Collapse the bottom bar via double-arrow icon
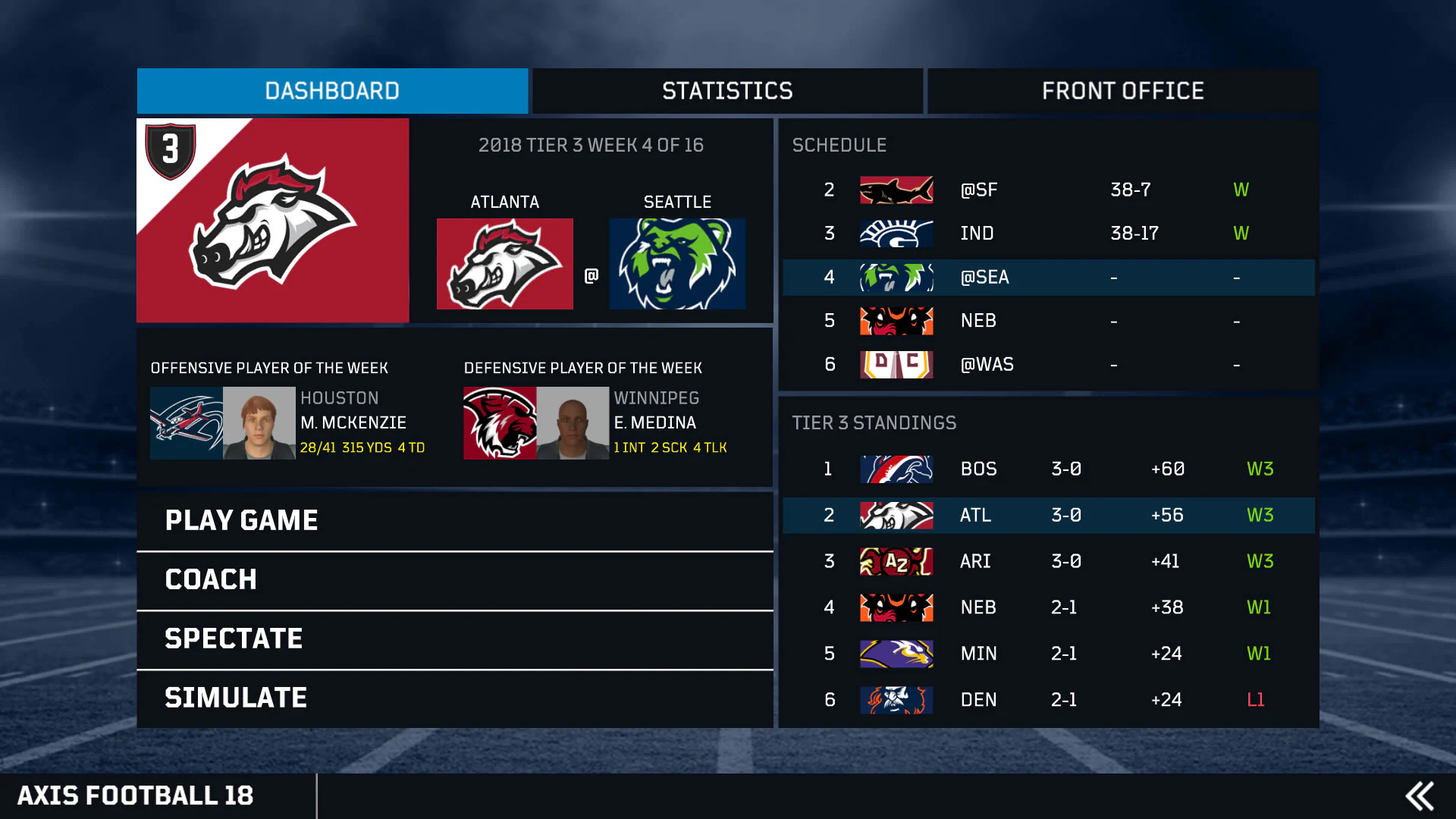 click(x=1418, y=796)
